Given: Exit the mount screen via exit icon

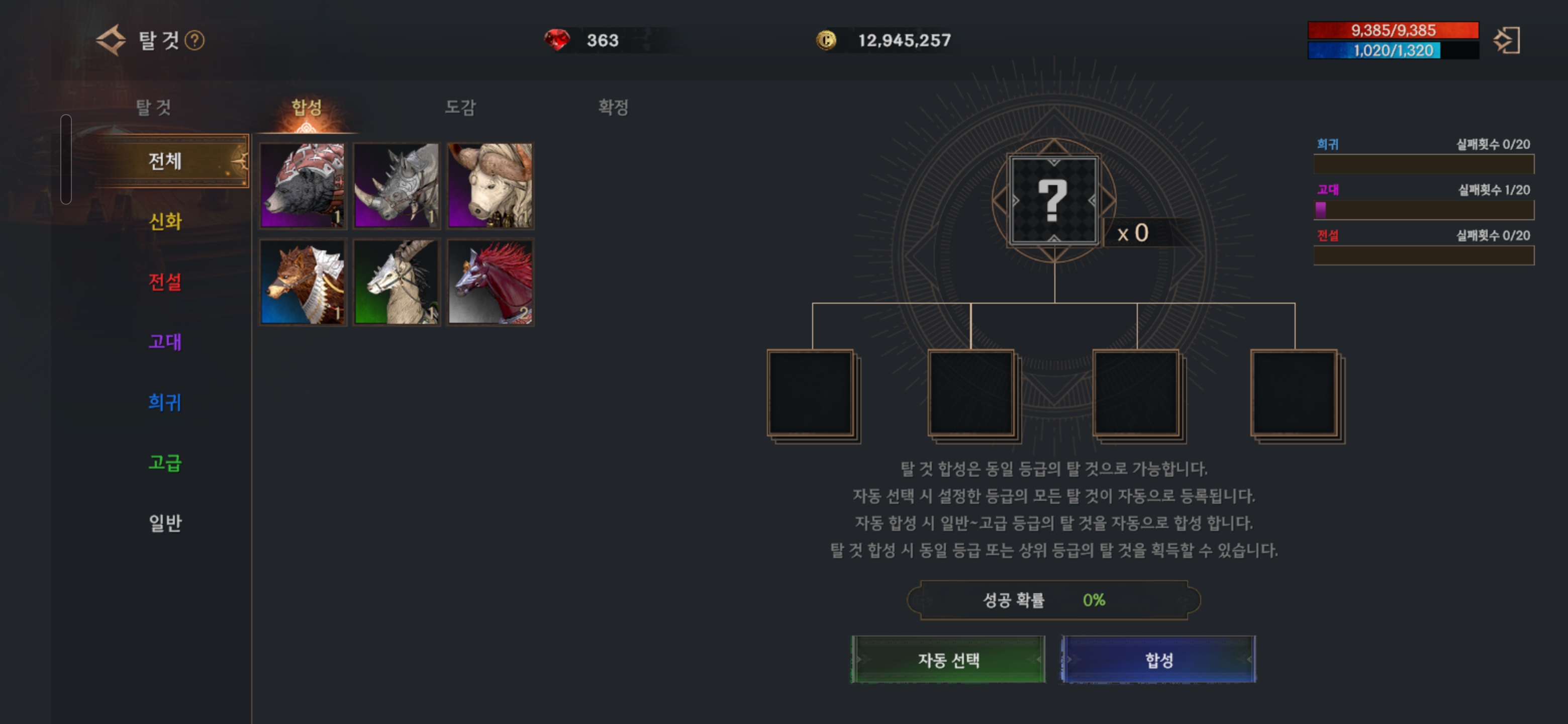Looking at the screenshot, I should (x=1507, y=40).
